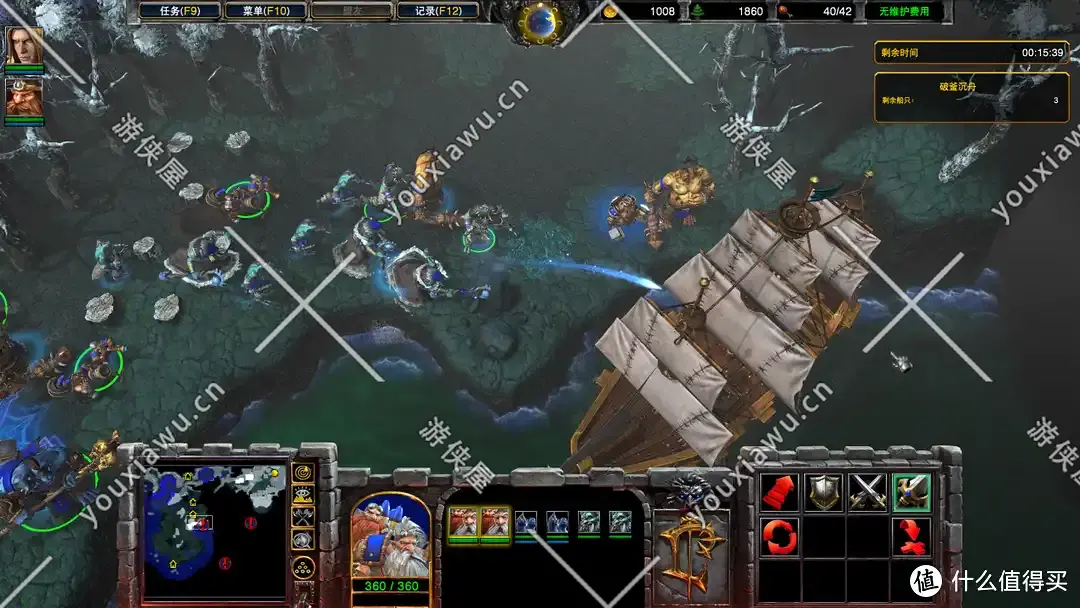Viewport: 1080px width, 608px height.
Task: Toggle minimap terrain display with the eye button
Action: point(302,494)
